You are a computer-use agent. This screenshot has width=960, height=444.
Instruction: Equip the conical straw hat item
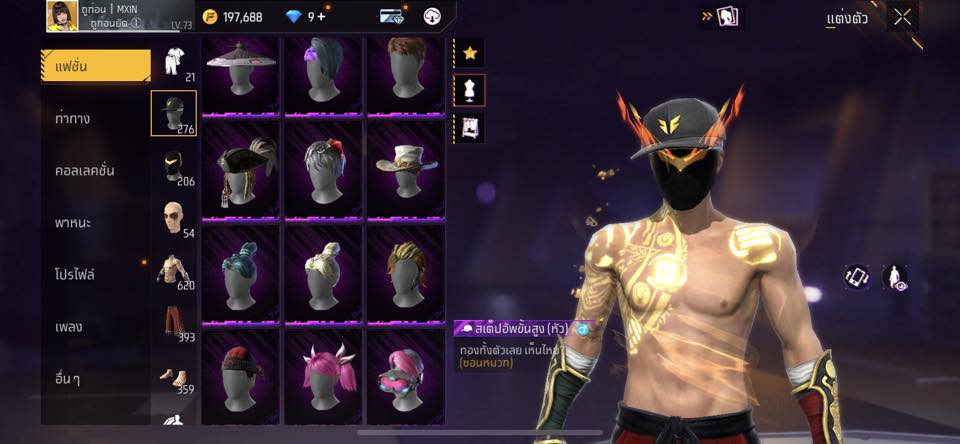(241, 76)
